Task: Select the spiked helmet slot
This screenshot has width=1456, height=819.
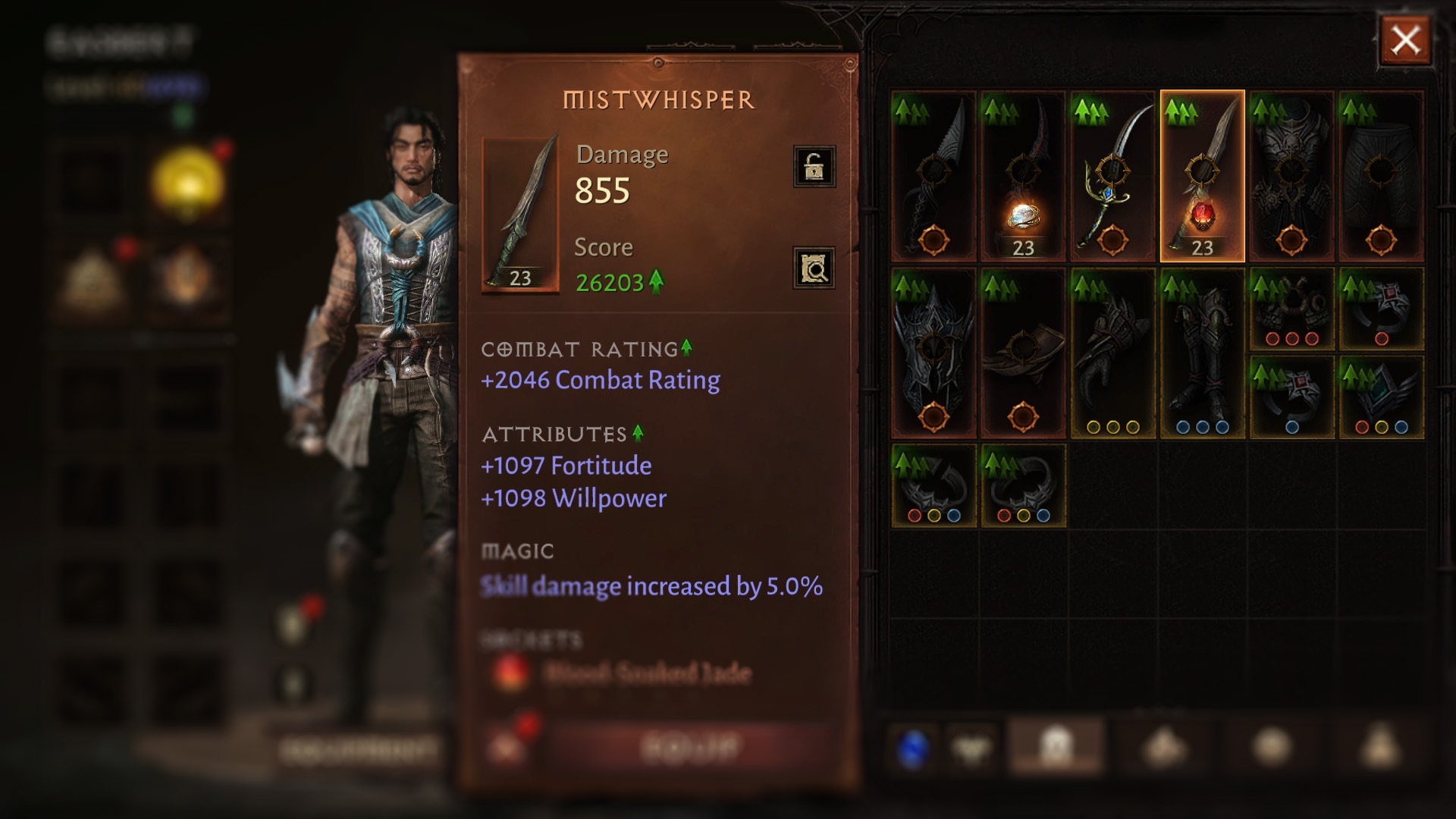Action: coord(934,353)
